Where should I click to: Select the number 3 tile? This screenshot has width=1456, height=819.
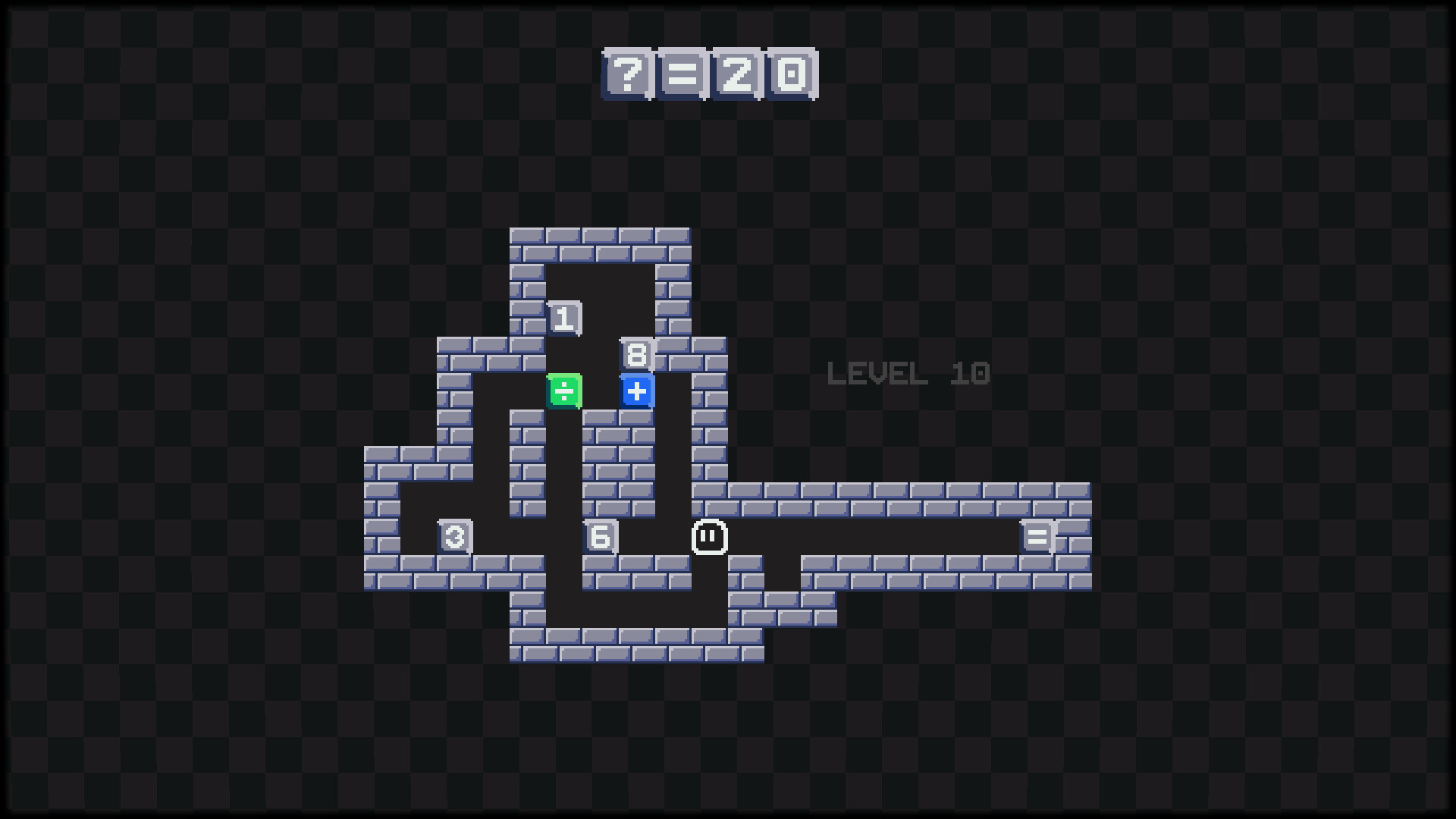click(x=455, y=536)
